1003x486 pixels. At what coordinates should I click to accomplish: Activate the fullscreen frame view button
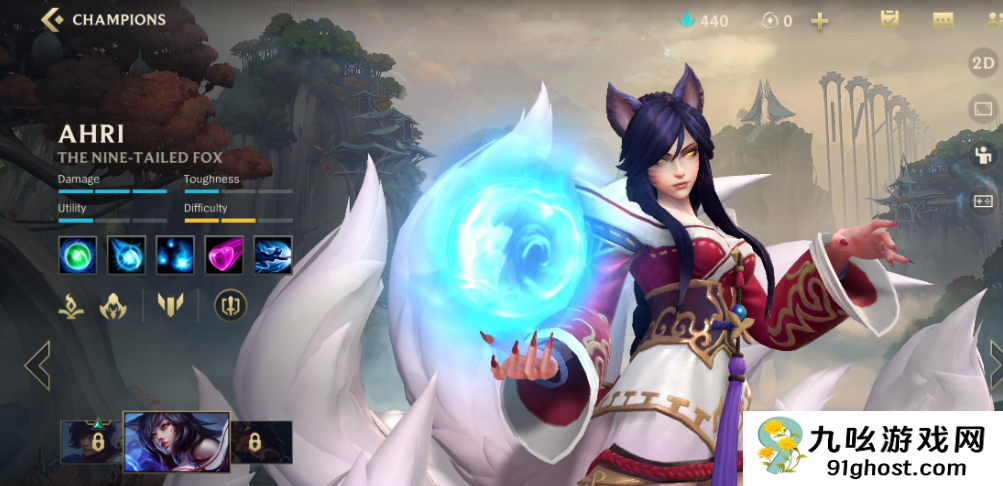pos(983,109)
